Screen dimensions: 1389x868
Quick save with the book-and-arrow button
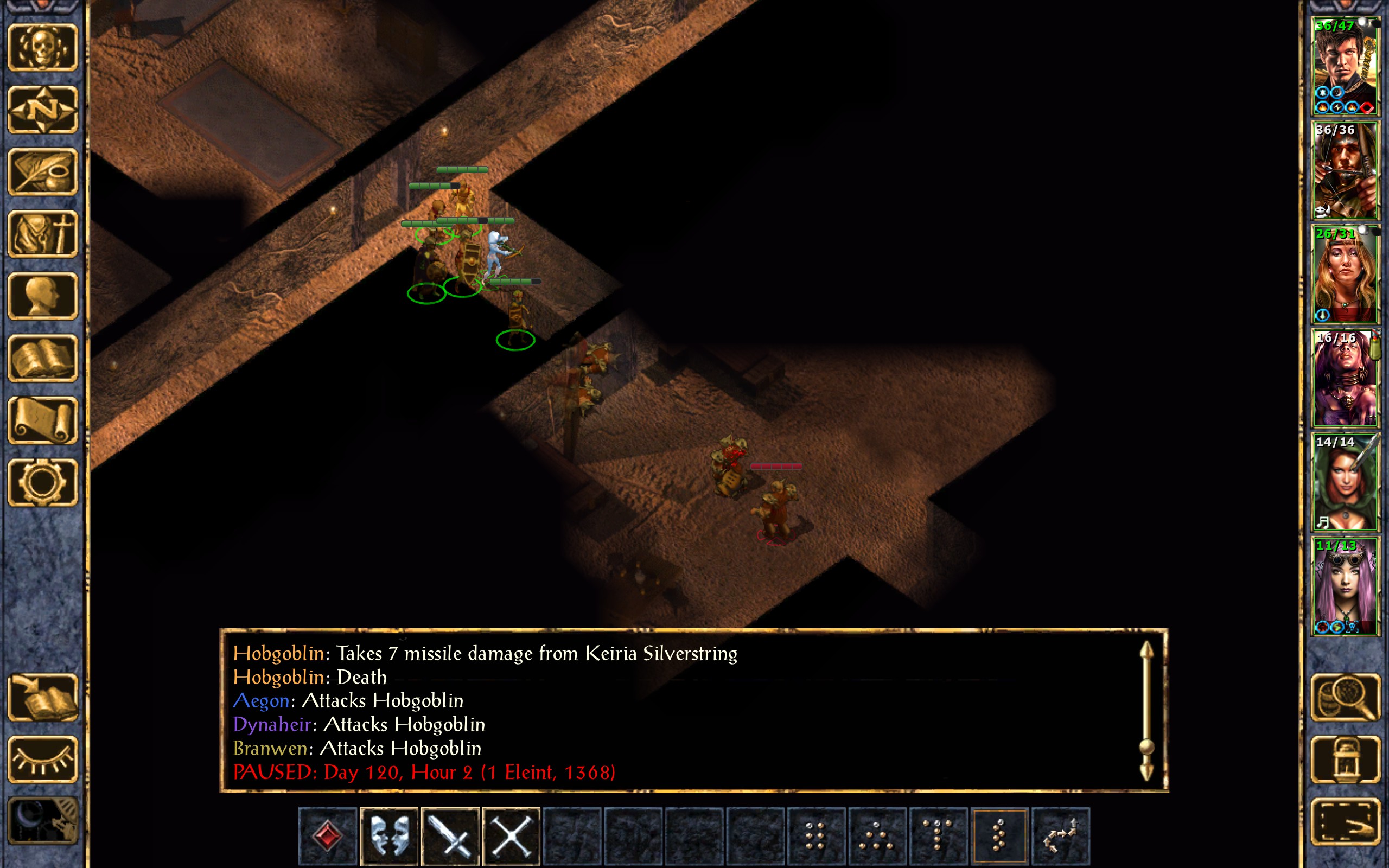[x=42, y=698]
